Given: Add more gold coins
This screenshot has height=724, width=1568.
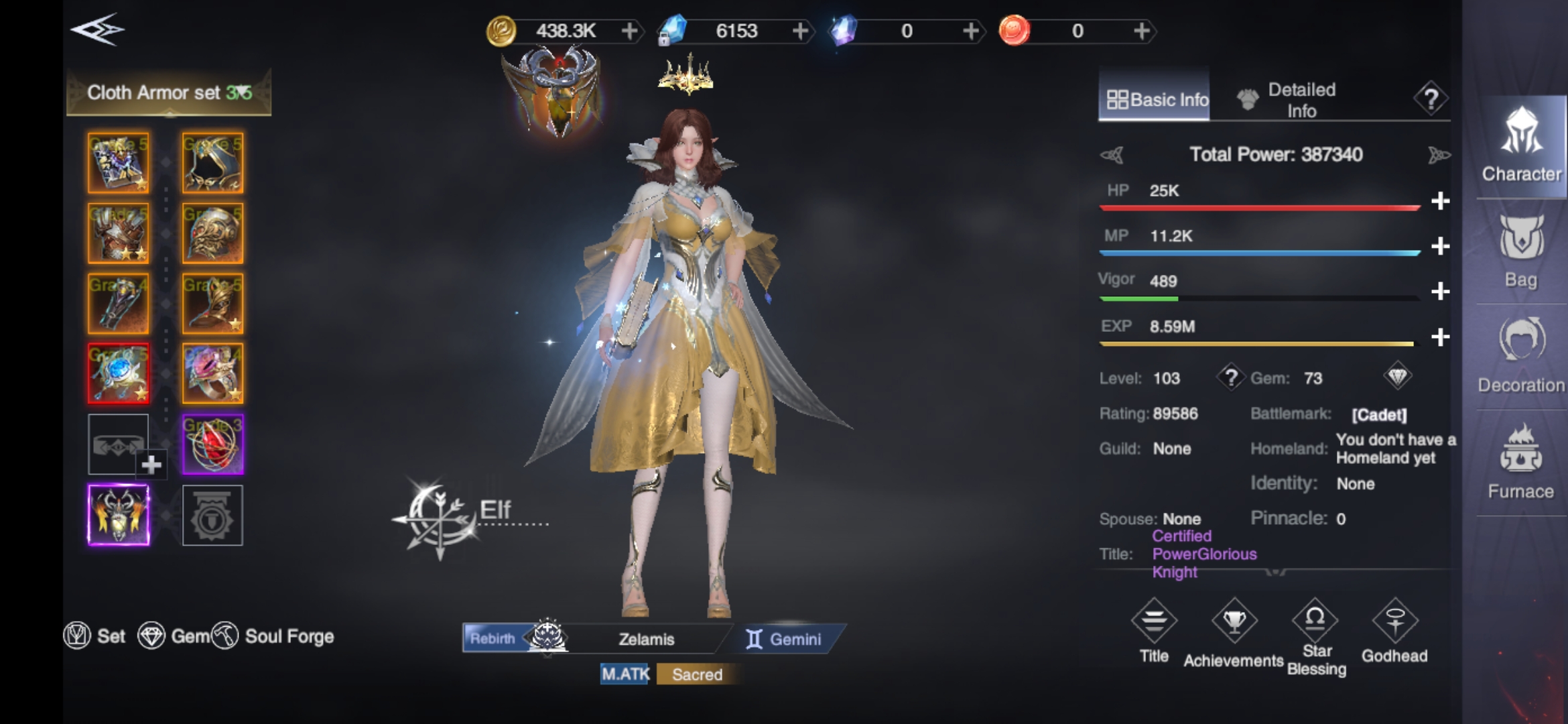Looking at the screenshot, I should click(629, 31).
